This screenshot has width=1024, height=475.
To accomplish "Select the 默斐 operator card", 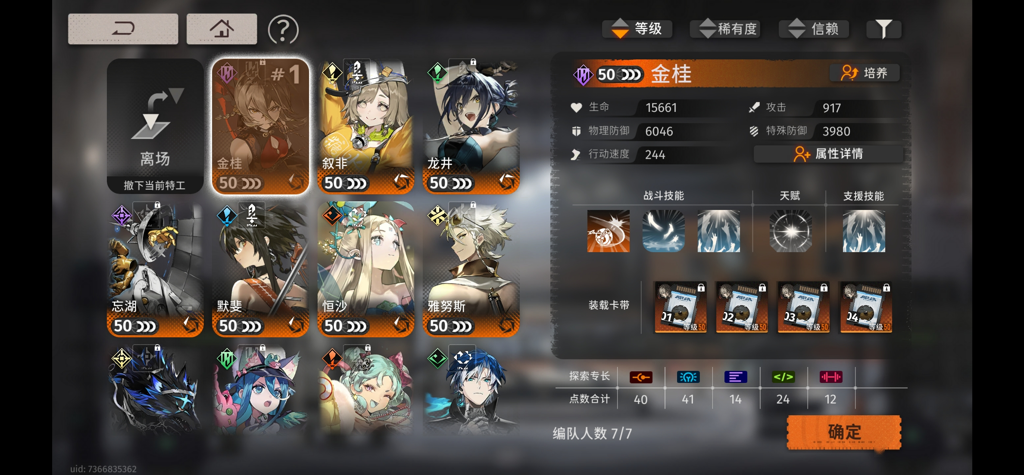I will [x=259, y=270].
